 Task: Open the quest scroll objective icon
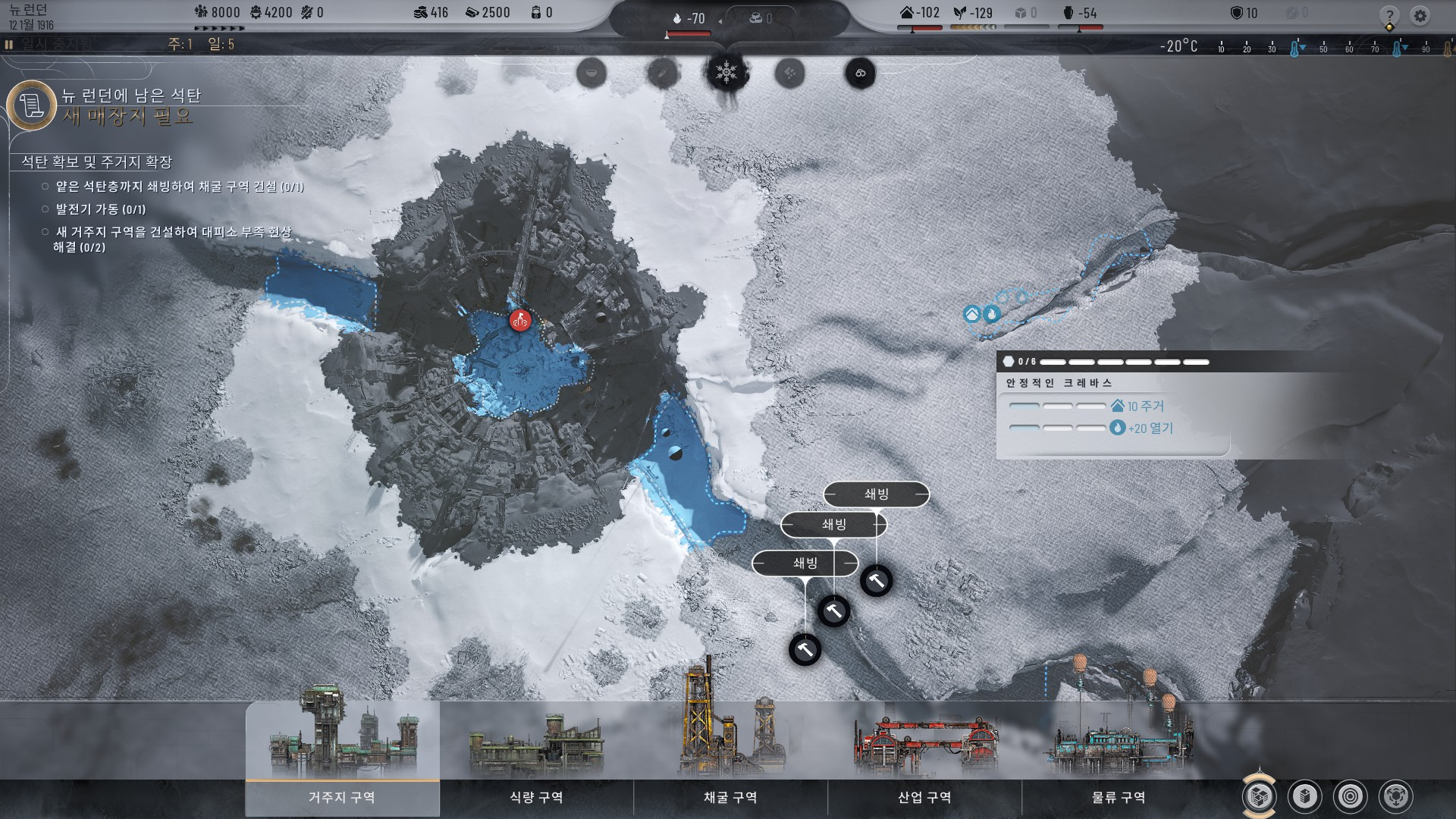click(32, 105)
